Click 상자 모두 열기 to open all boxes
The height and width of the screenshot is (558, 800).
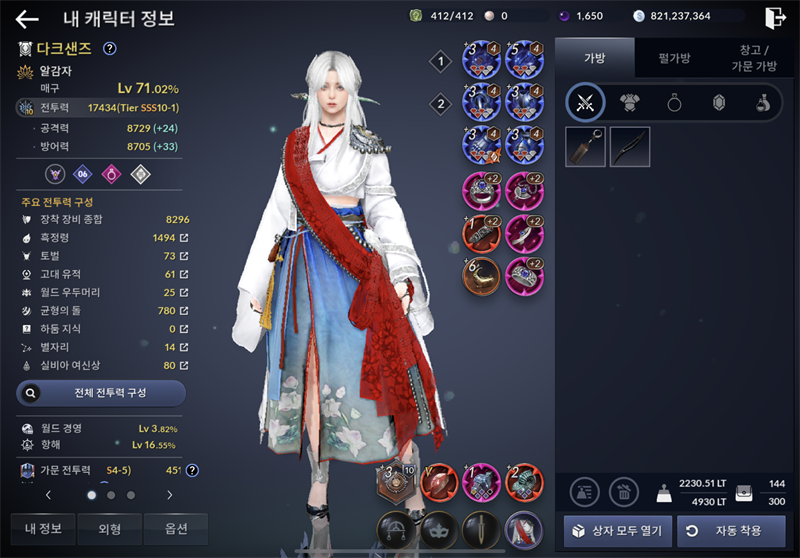[618, 530]
